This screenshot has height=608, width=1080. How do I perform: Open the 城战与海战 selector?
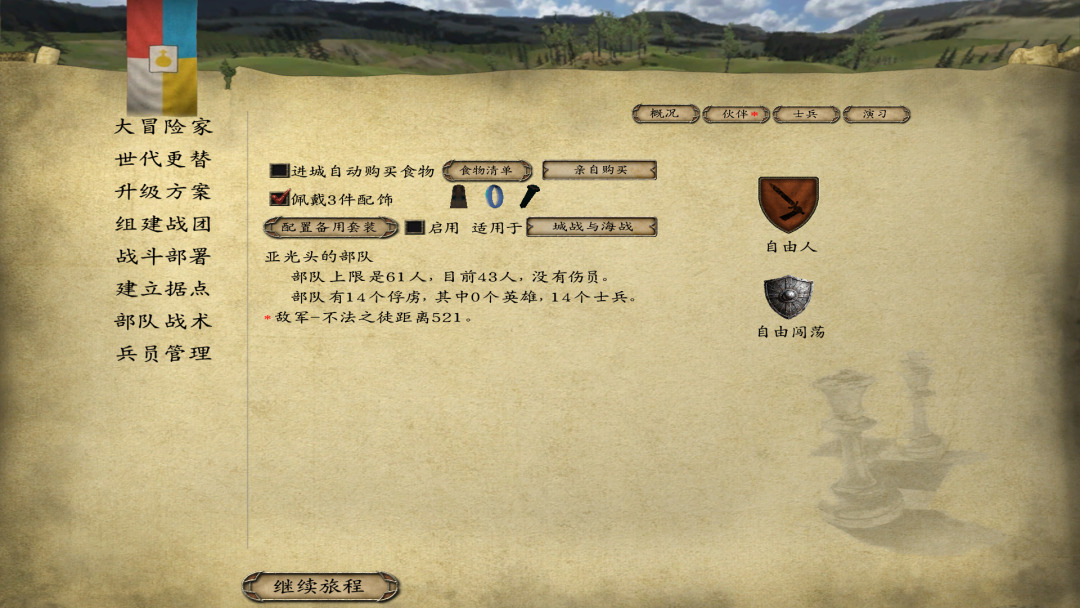coord(592,227)
